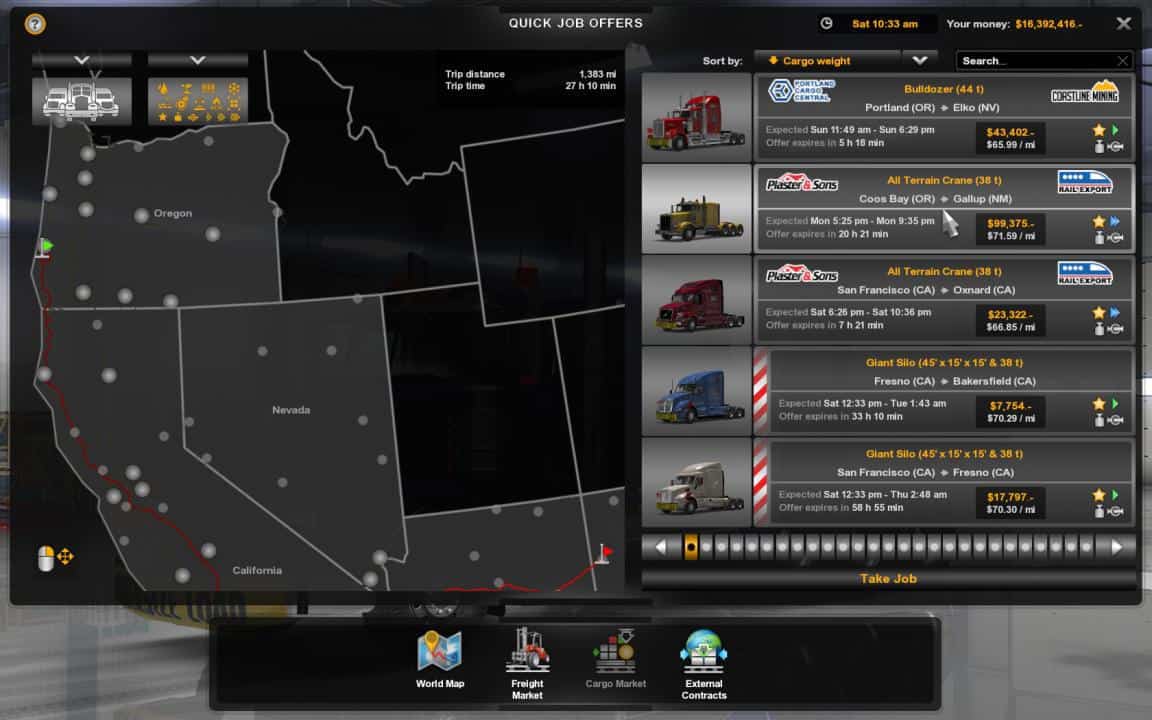1152x720 pixels.
Task: Click the green start flag map marker
Action: (45, 246)
